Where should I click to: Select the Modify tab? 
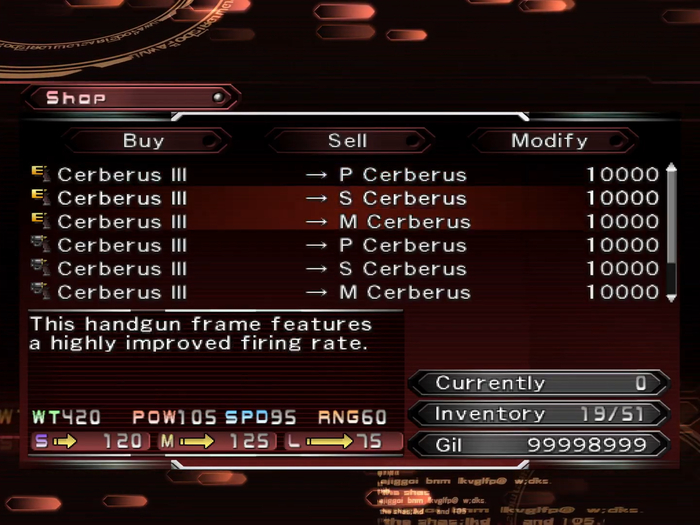coord(549,141)
